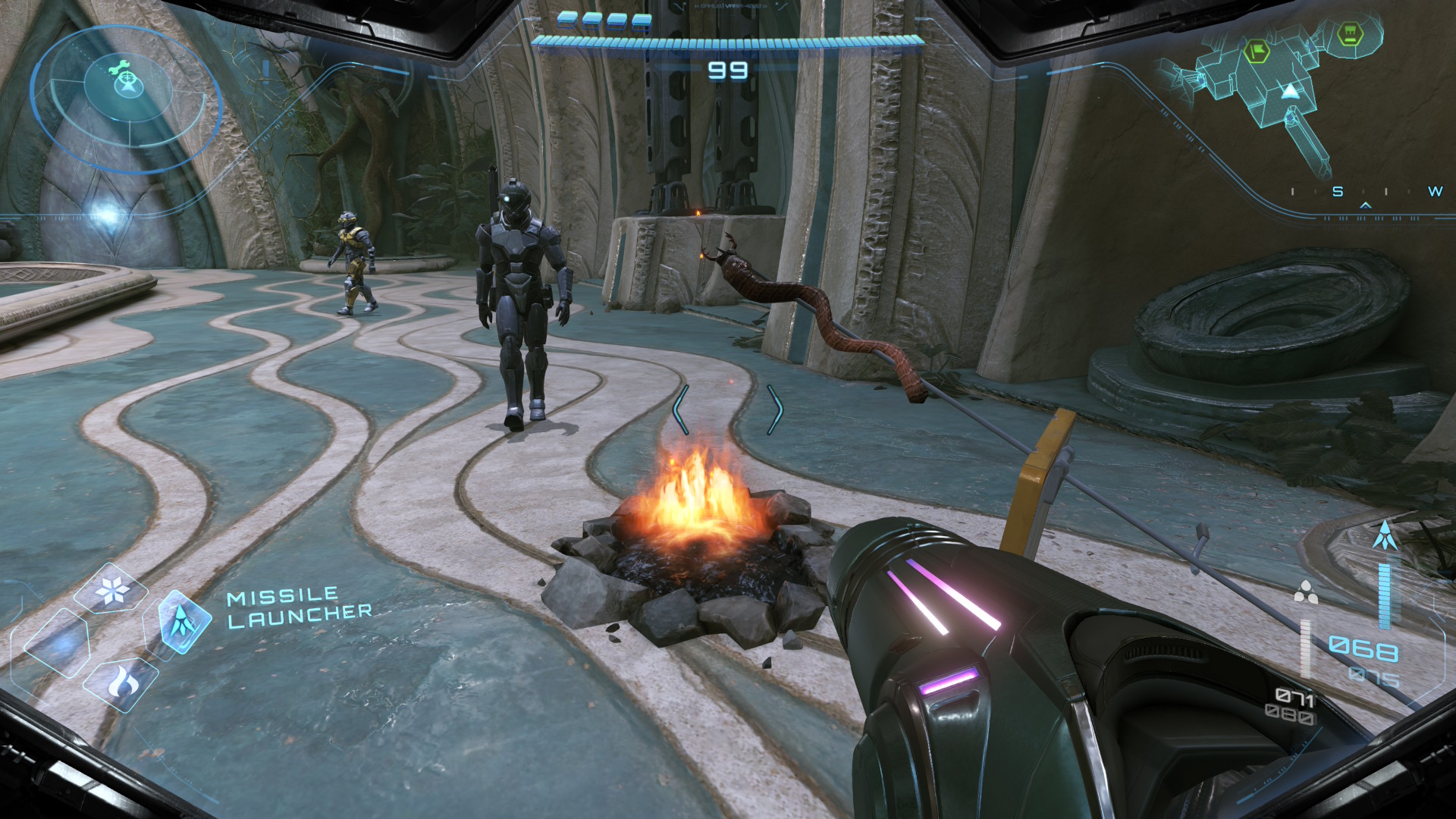The height and width of the screenshot is (819, 1456).
Task: Choose the Missile Launcher weapon icon
Action: tap(182, 623)
